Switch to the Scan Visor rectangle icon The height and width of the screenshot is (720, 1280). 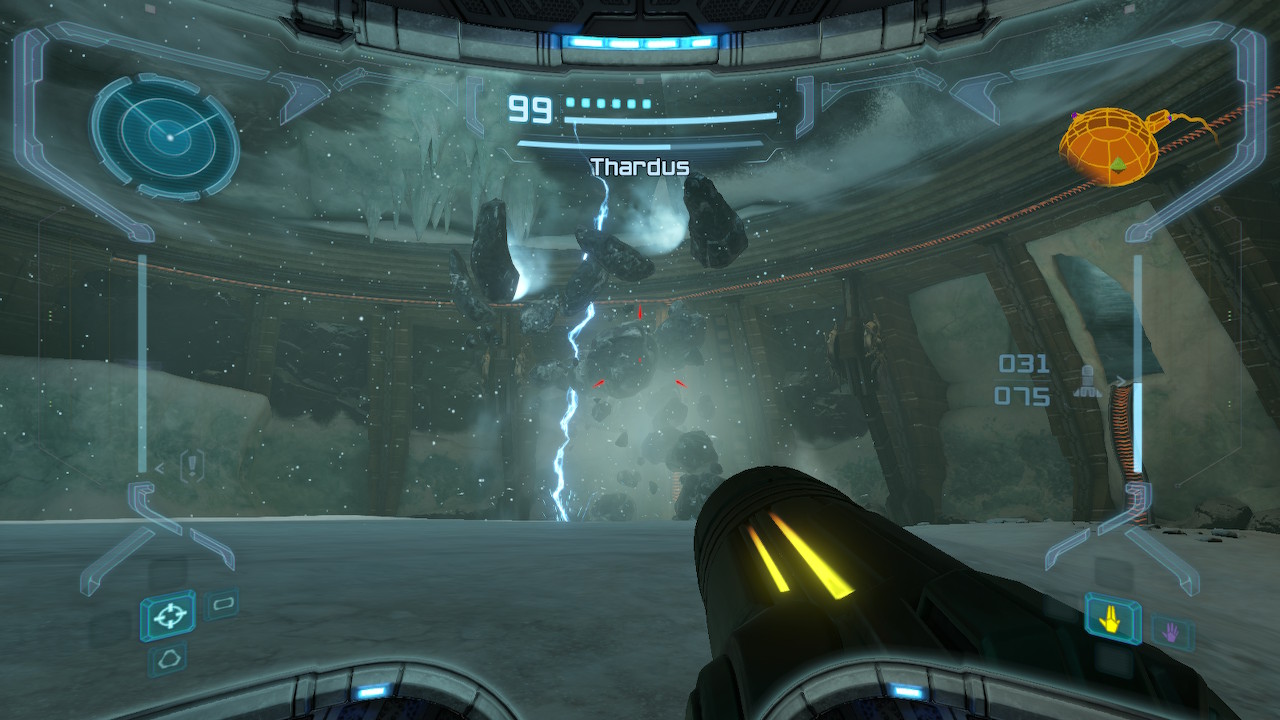coord(221,604)
